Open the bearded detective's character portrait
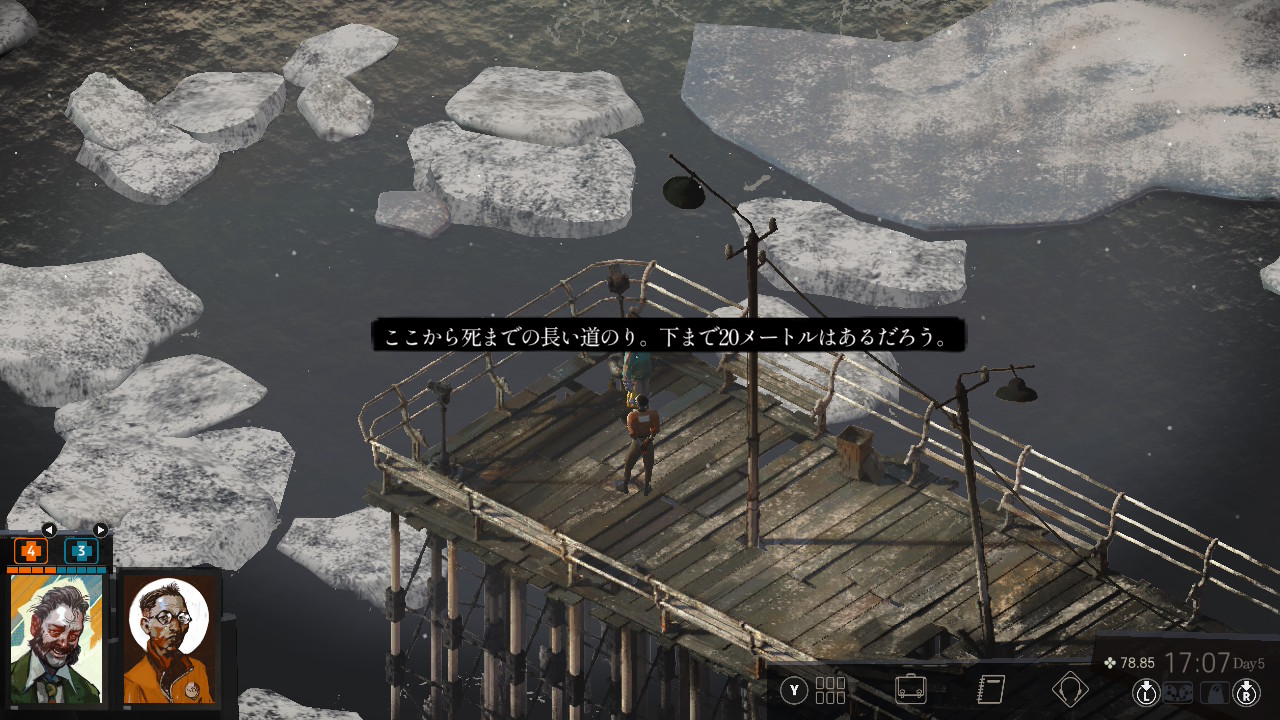 [x=56, y=638]
